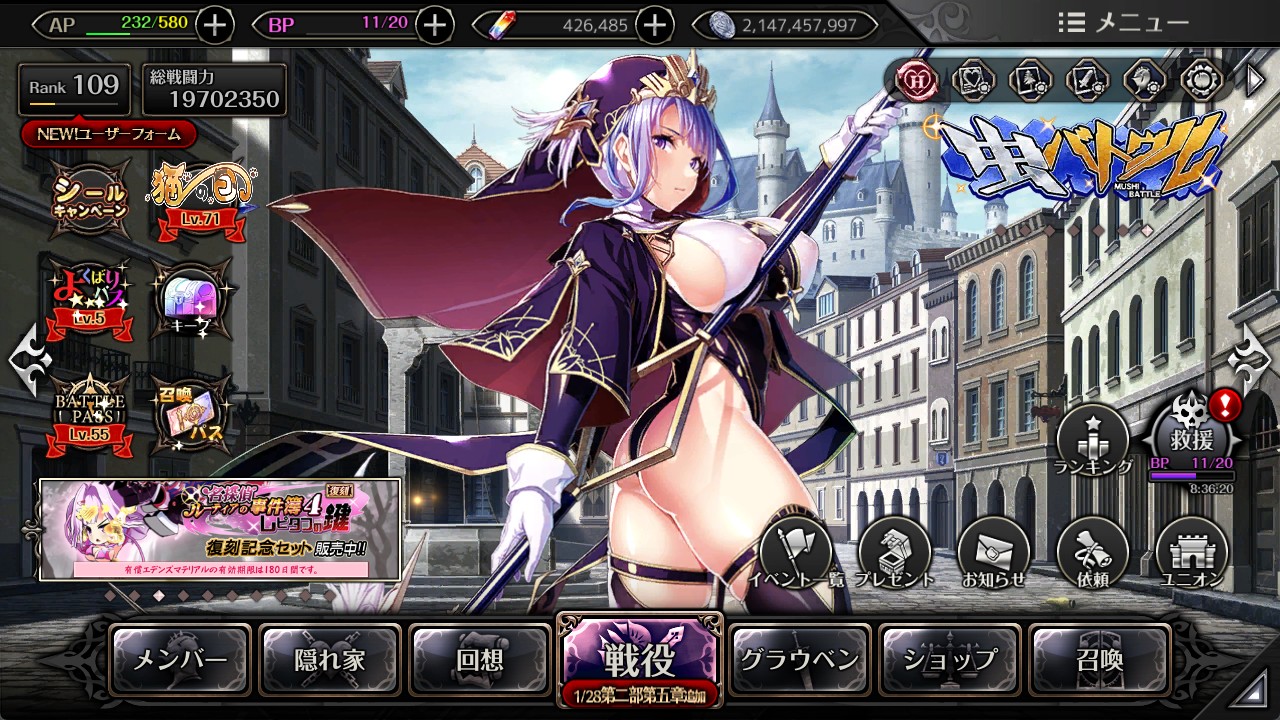
Task: Open 救援 rescue battles
Action: pos(1190,438)
